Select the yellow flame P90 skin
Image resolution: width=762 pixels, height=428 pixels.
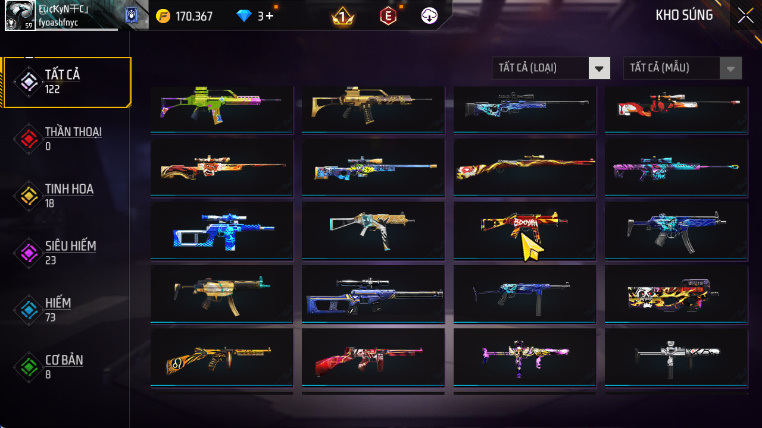(676, 294)
